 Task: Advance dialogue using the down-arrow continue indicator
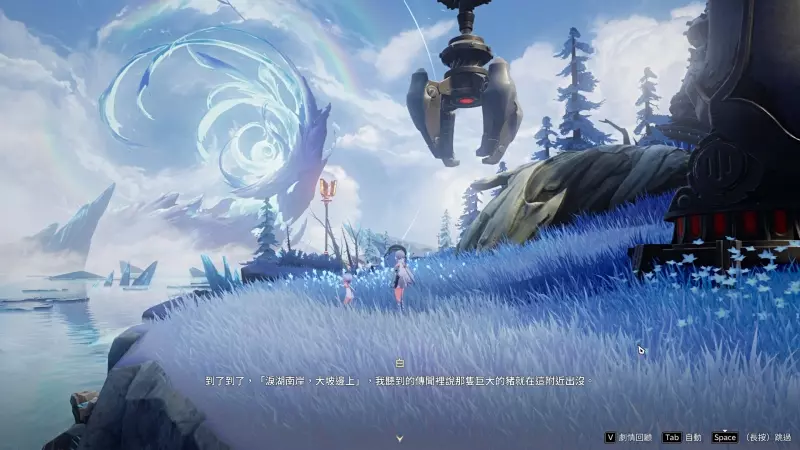pos(399,437)
